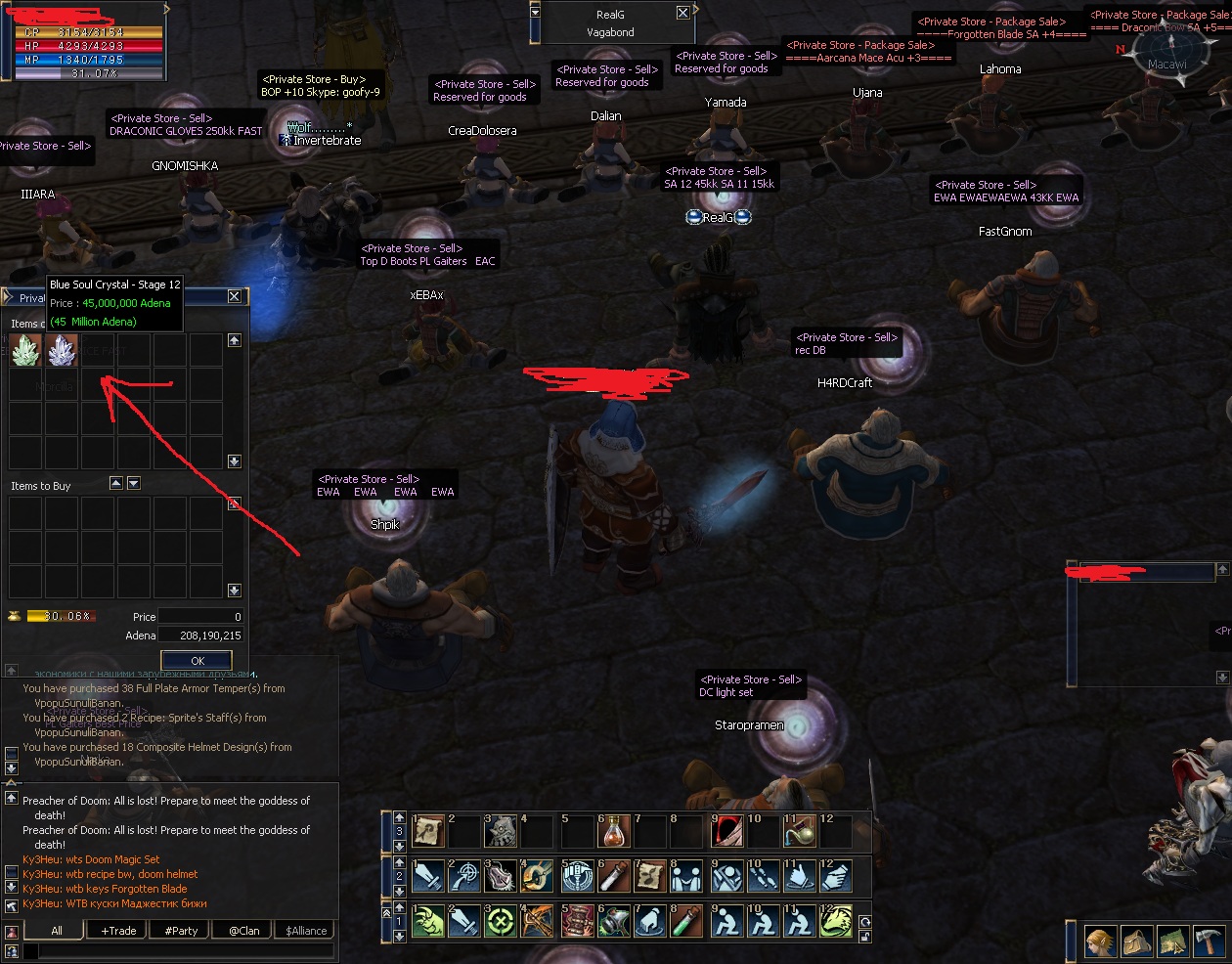The height and width of the screenshot is (964, 1232).
Task: Activate the handshake trade action icon
Action: point(687,877)
